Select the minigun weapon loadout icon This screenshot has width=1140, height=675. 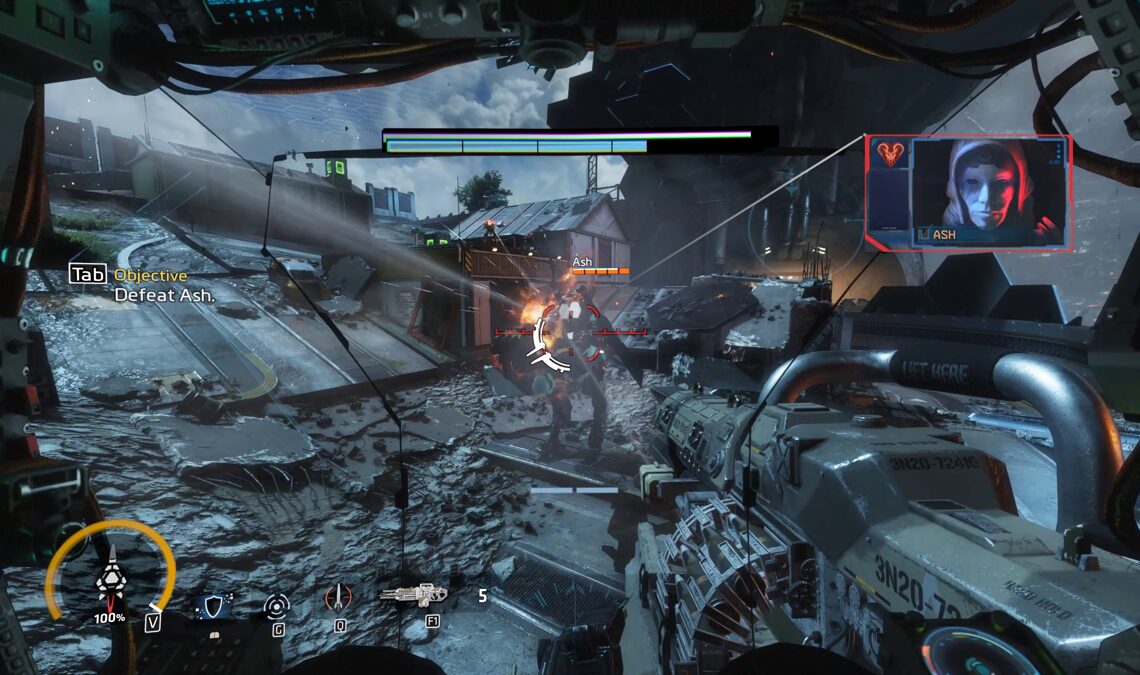pos(413,596)
